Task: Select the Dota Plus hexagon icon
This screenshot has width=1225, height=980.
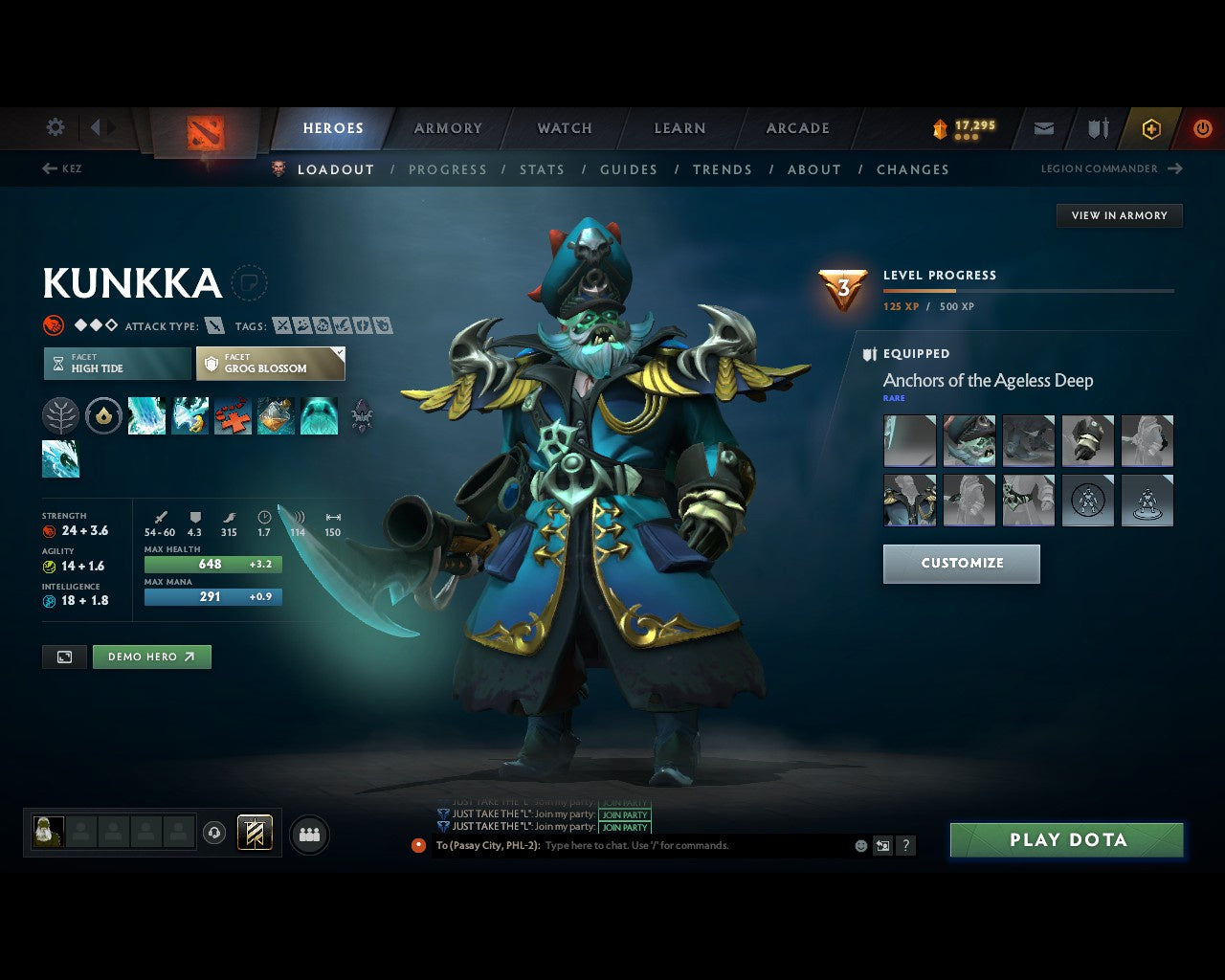Action: (x=1150, y=128)
